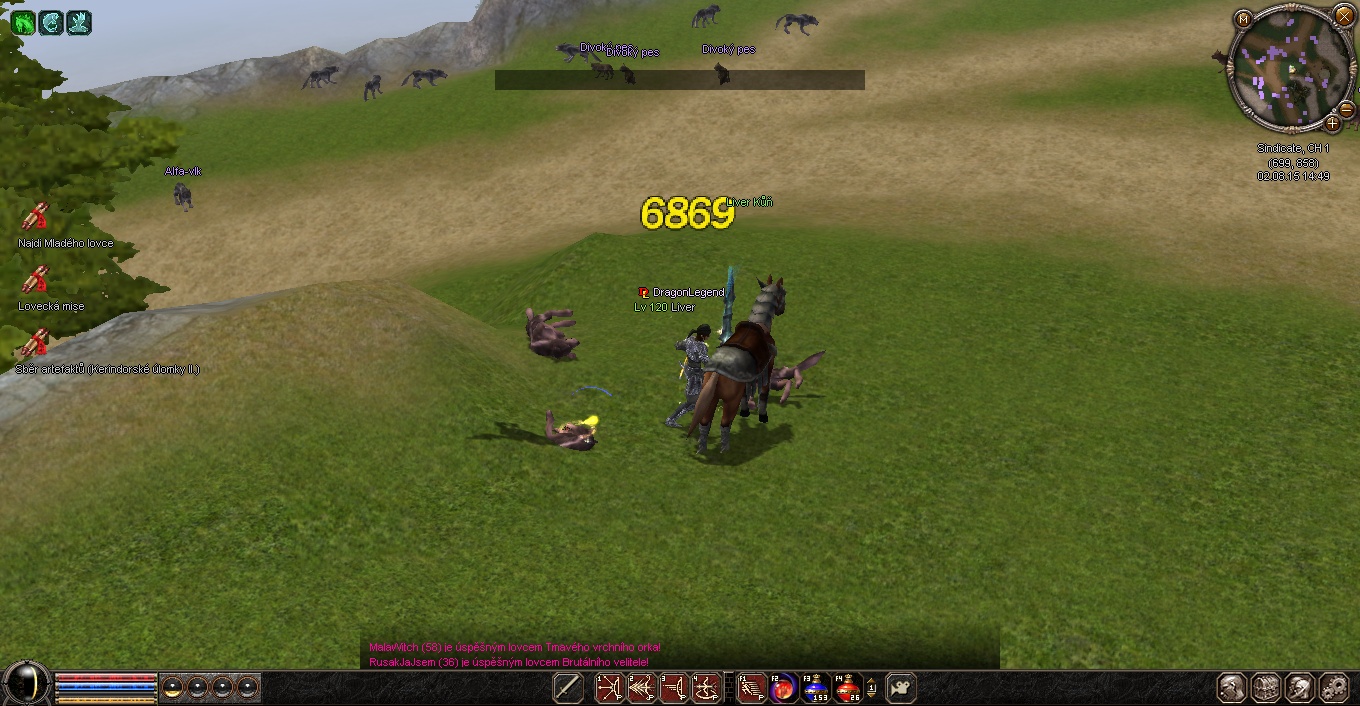Open the Lovecká mise quest scroll

click(x=36, y=280)
